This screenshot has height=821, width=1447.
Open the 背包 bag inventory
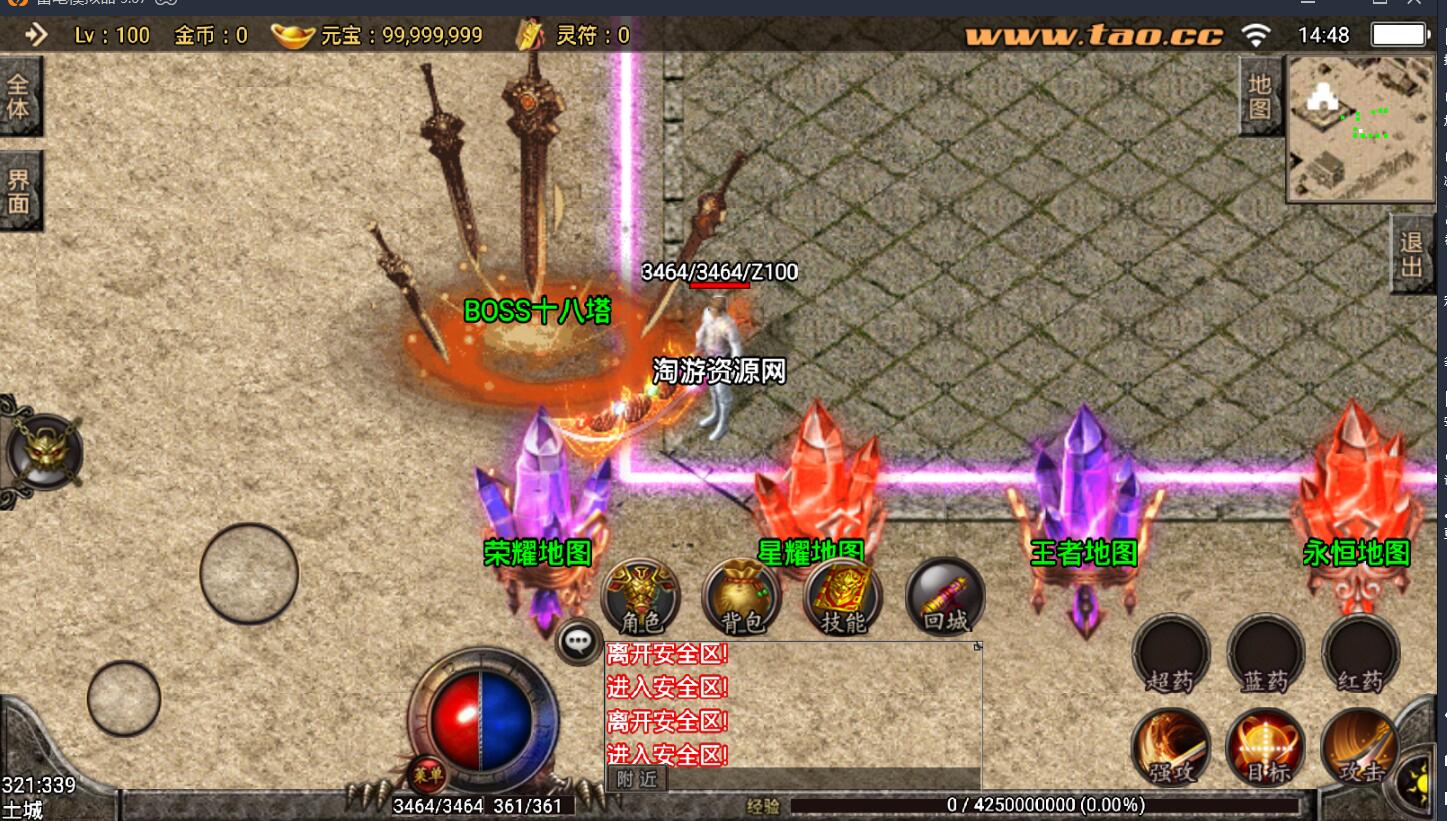[x=742, y=597]
